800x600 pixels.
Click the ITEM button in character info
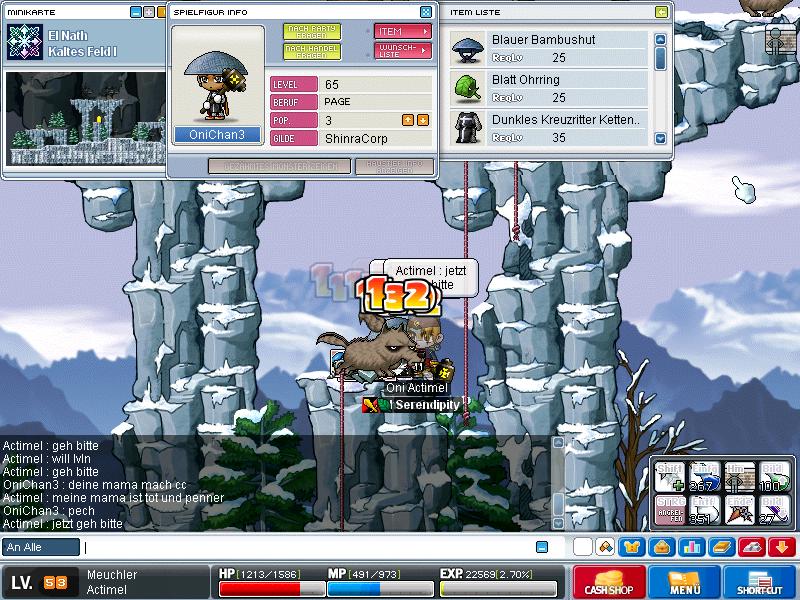402,31
